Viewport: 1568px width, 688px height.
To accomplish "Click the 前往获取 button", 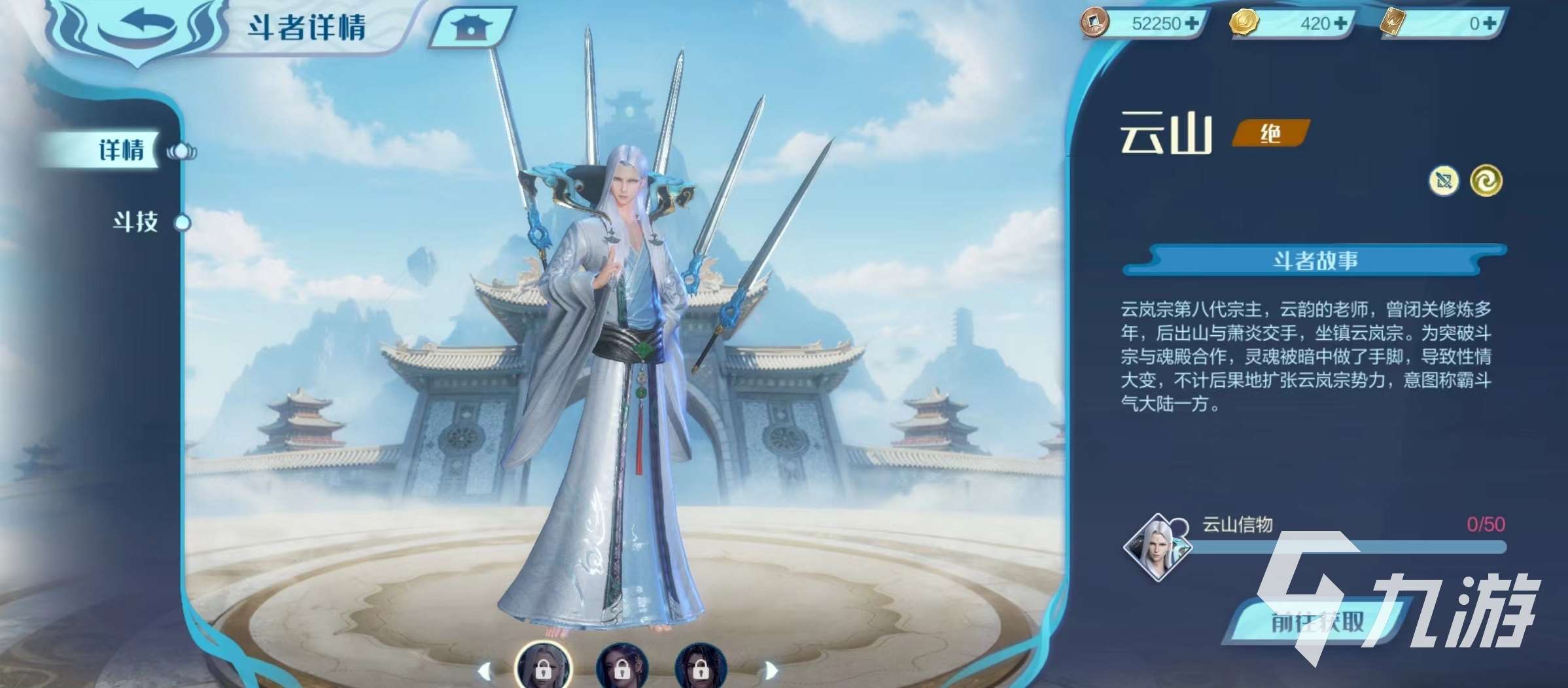I will pos(1317,622).
